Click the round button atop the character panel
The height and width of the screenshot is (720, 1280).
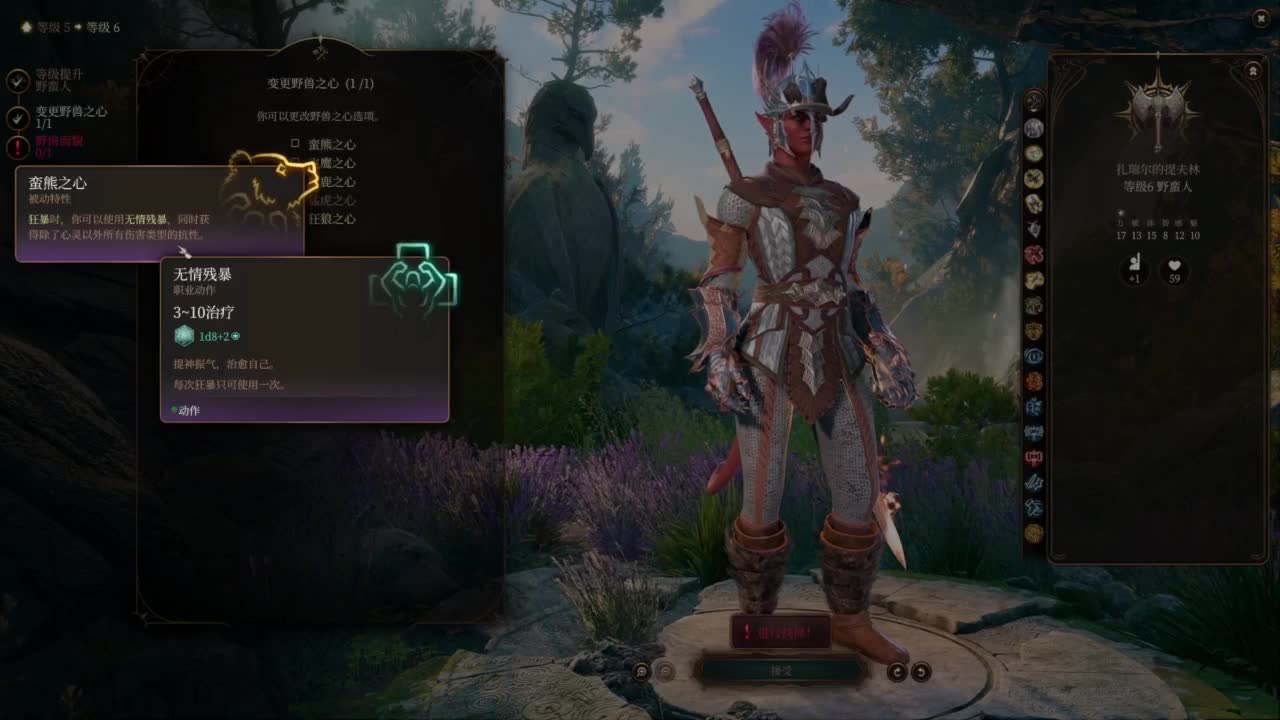click(1252, 70)
